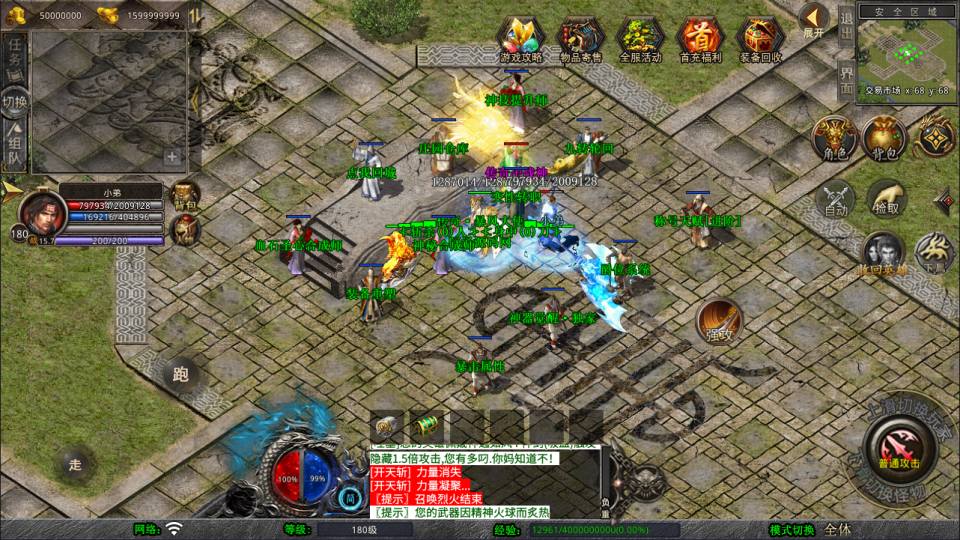Change attack mode via 模式切换 全体
This screenshot has height=540, width=960.
(x=838, y=530)
